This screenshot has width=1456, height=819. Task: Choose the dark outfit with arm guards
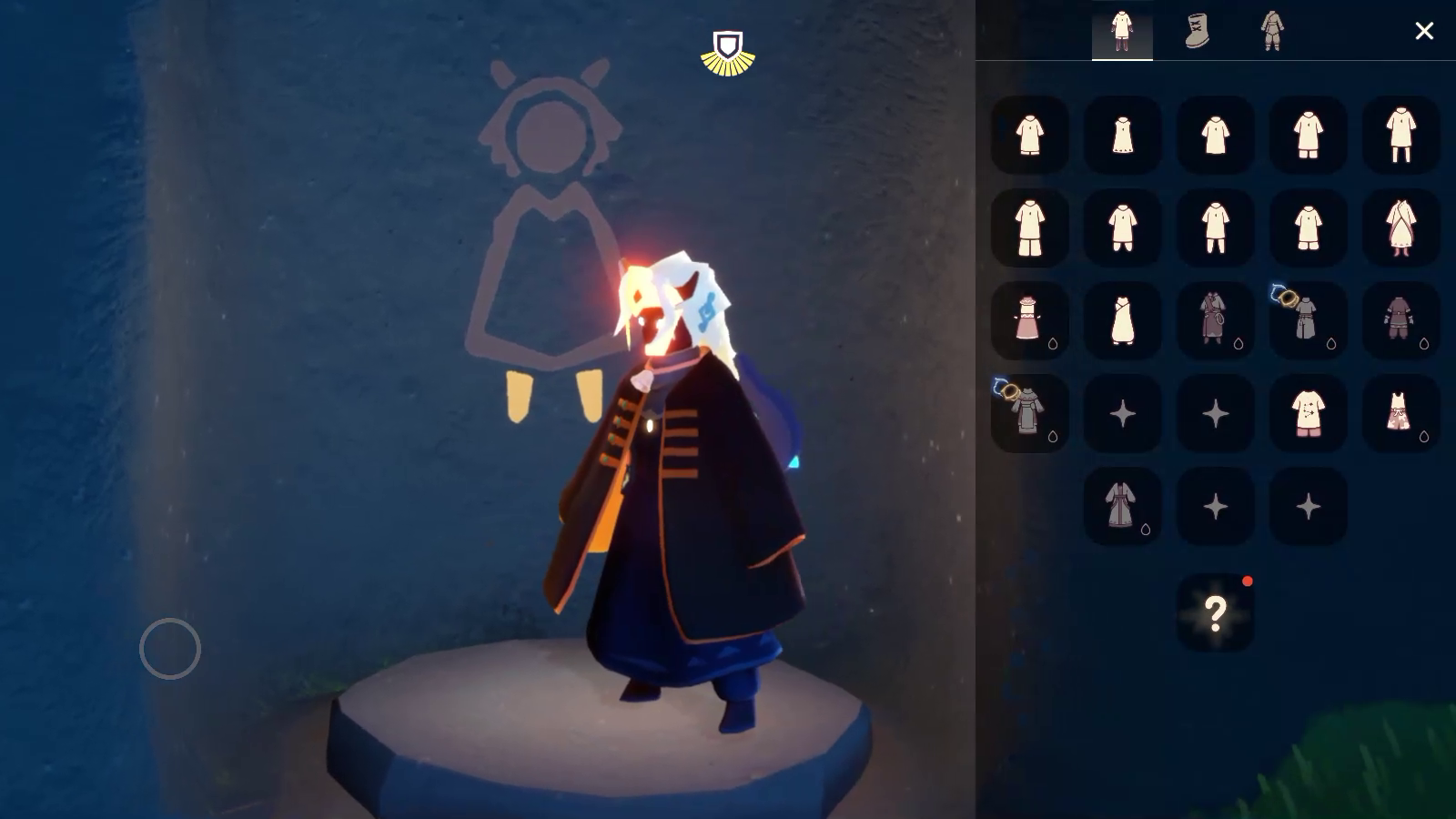click(1400, 320)
